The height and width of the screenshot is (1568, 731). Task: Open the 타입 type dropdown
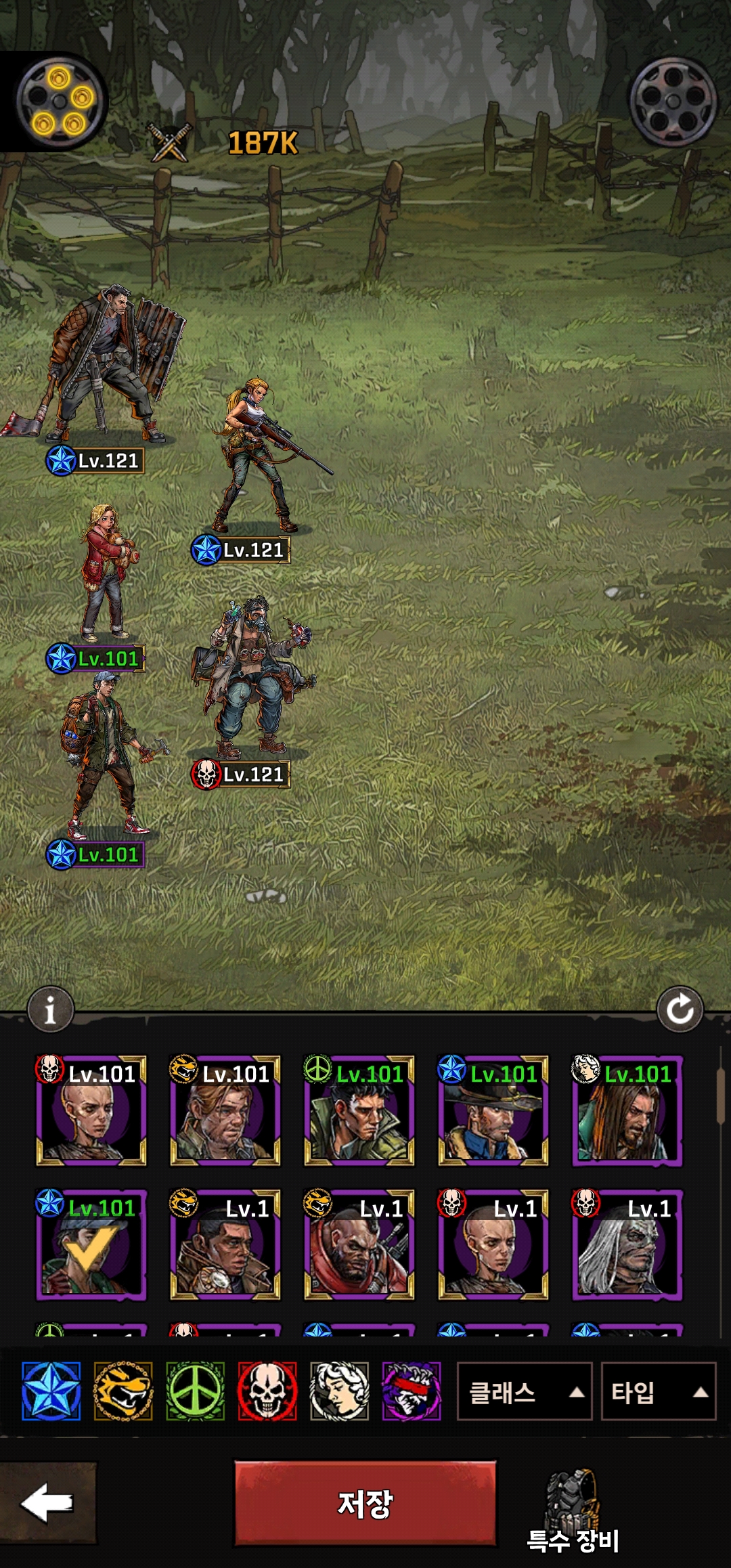point(658,1391)
